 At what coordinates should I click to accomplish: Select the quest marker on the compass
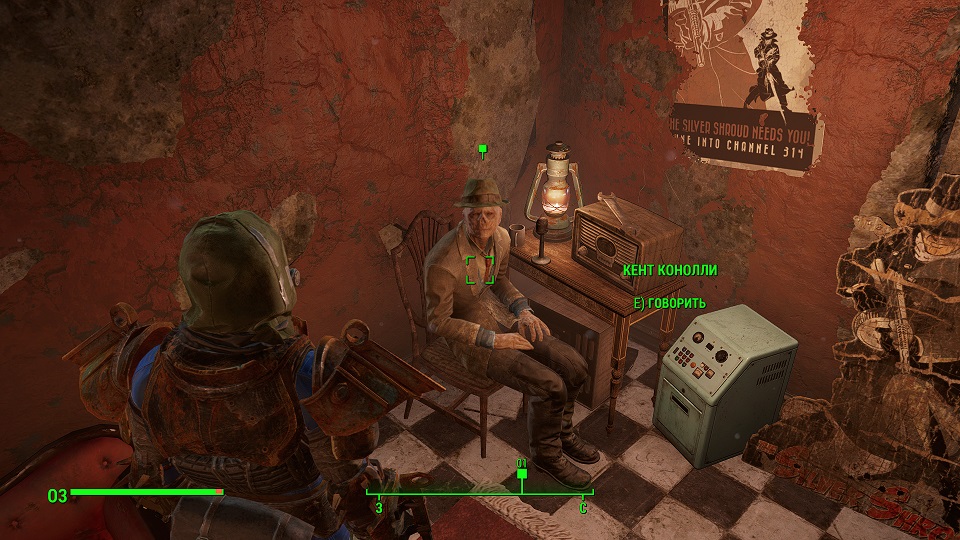[521, 474]
